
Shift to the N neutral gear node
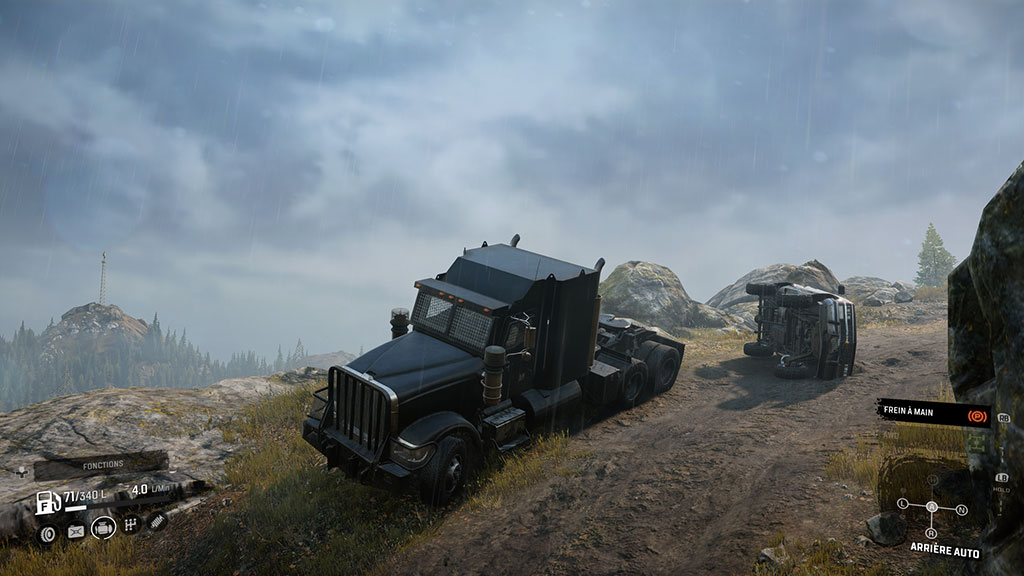tap(962, 510)
